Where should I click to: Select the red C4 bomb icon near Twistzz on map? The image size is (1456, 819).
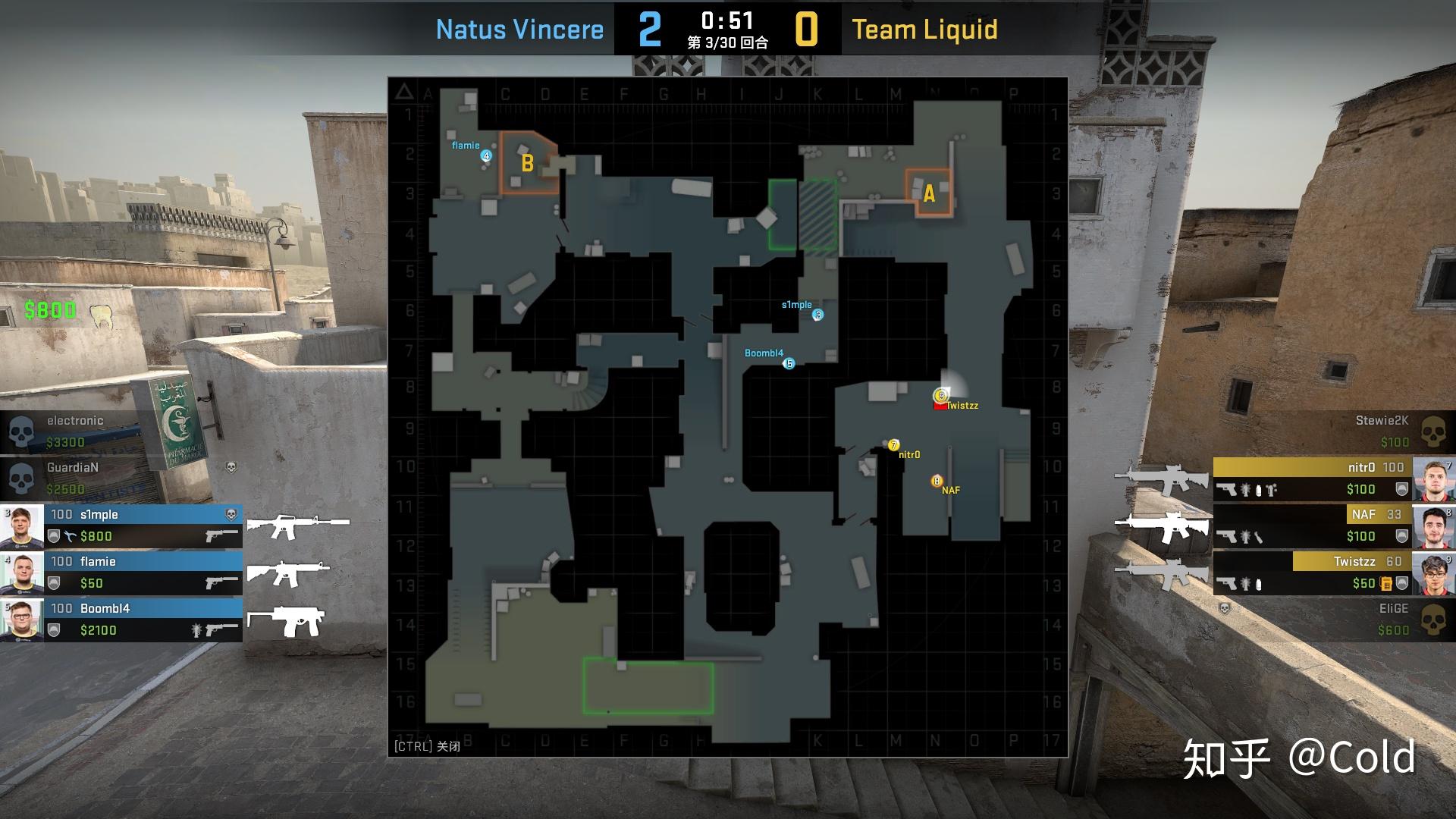(940, 405)
